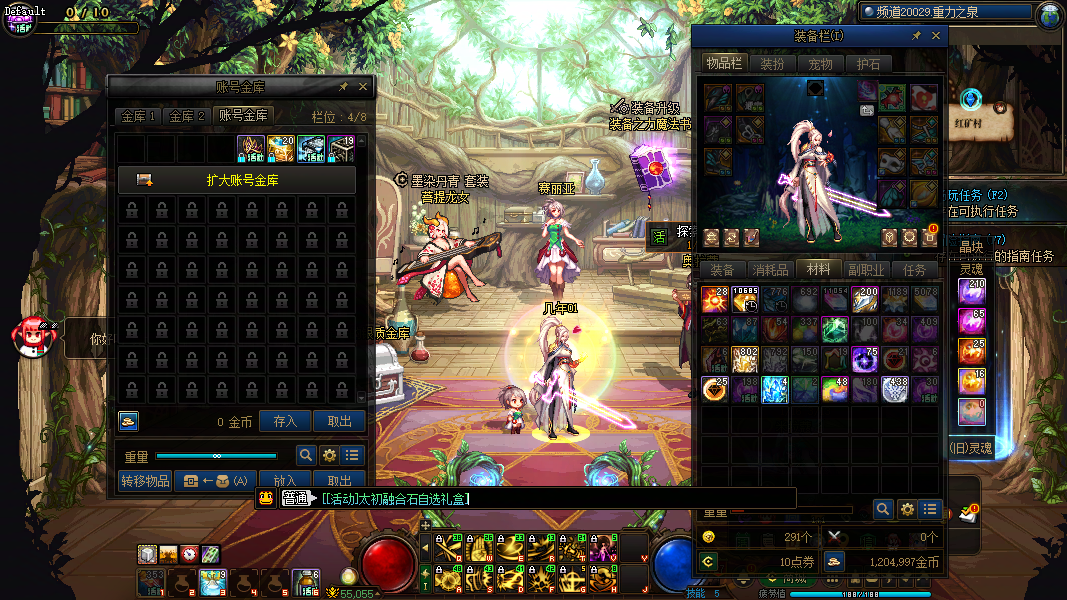Close the 账号金库 vault window

[363, 87]
